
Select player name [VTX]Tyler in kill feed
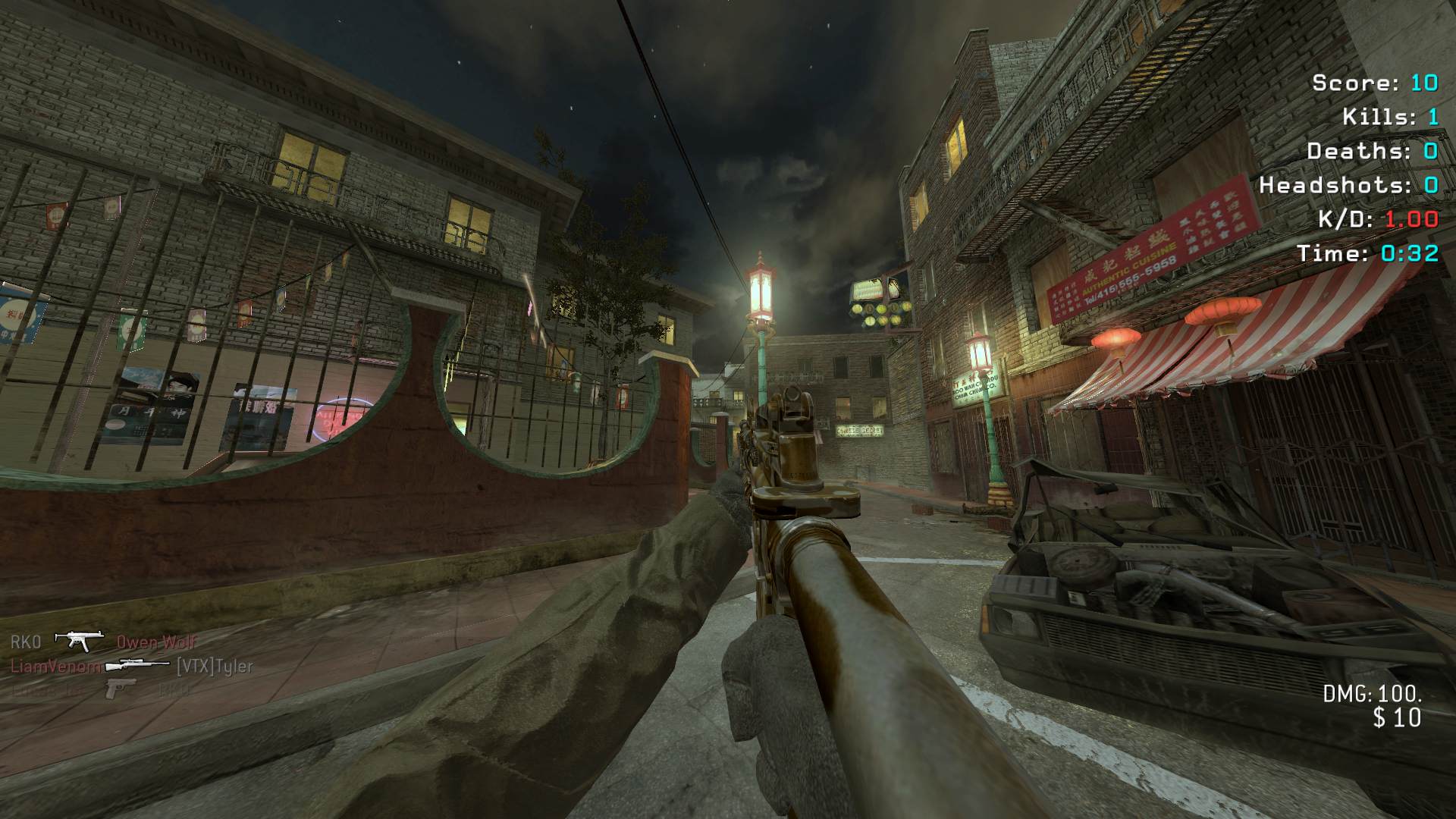215,667
